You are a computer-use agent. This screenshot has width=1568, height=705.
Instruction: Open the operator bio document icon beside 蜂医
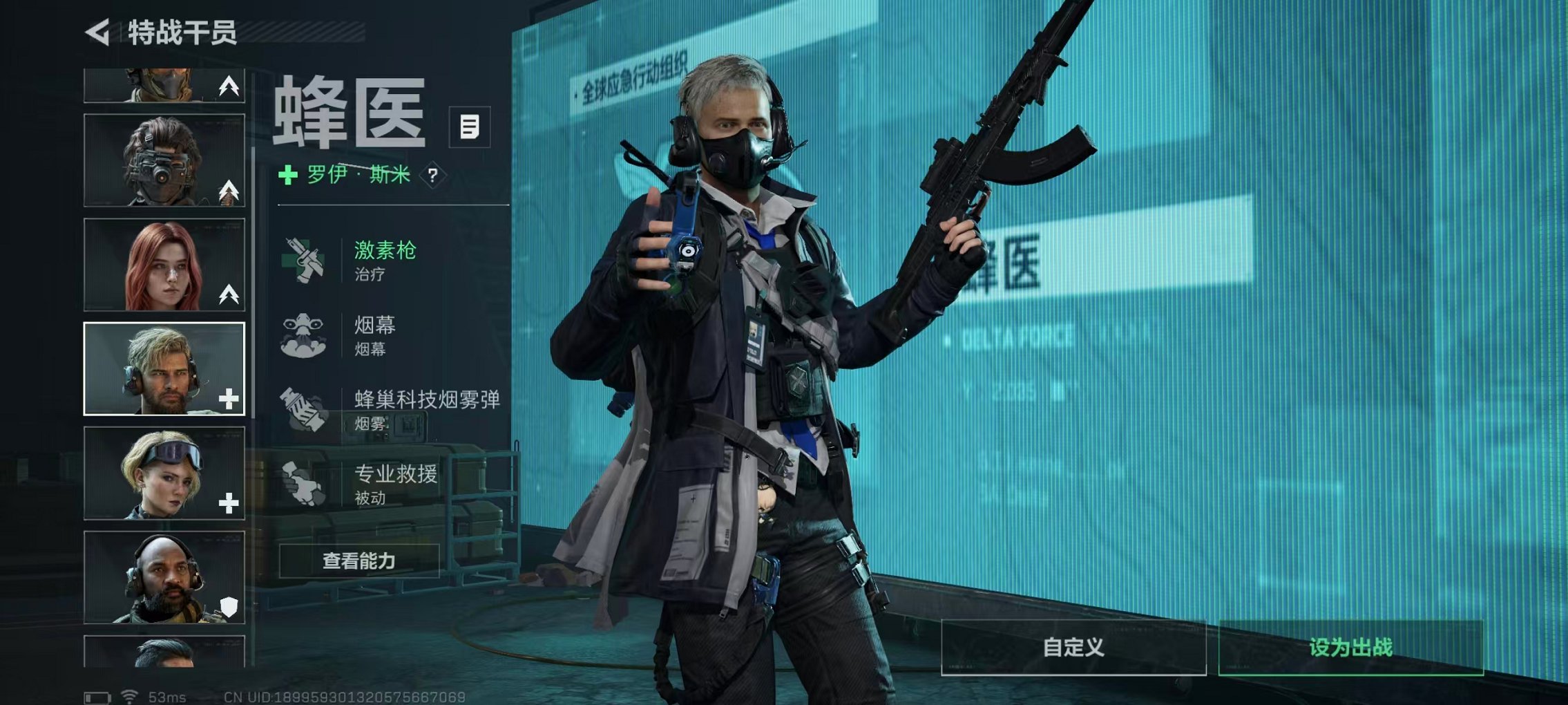click(x=468, y=126)
